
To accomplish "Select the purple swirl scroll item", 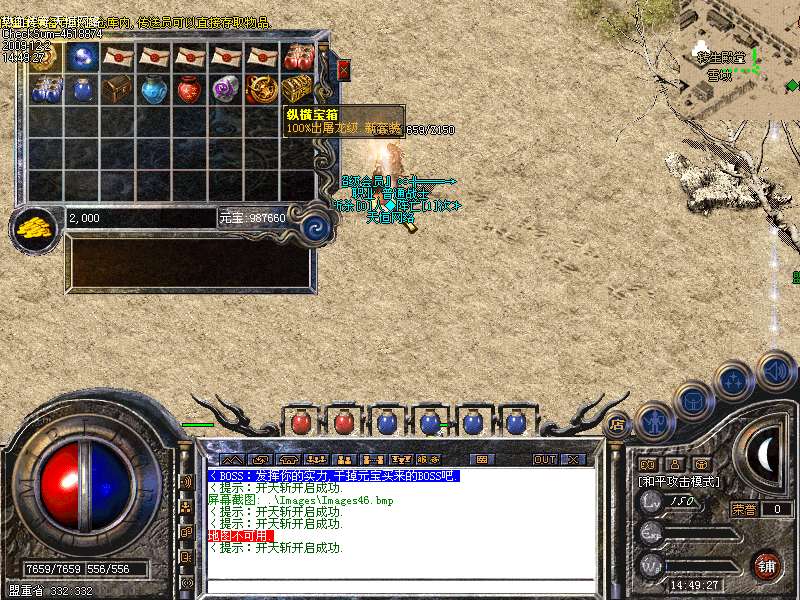I will pos(225,89).
